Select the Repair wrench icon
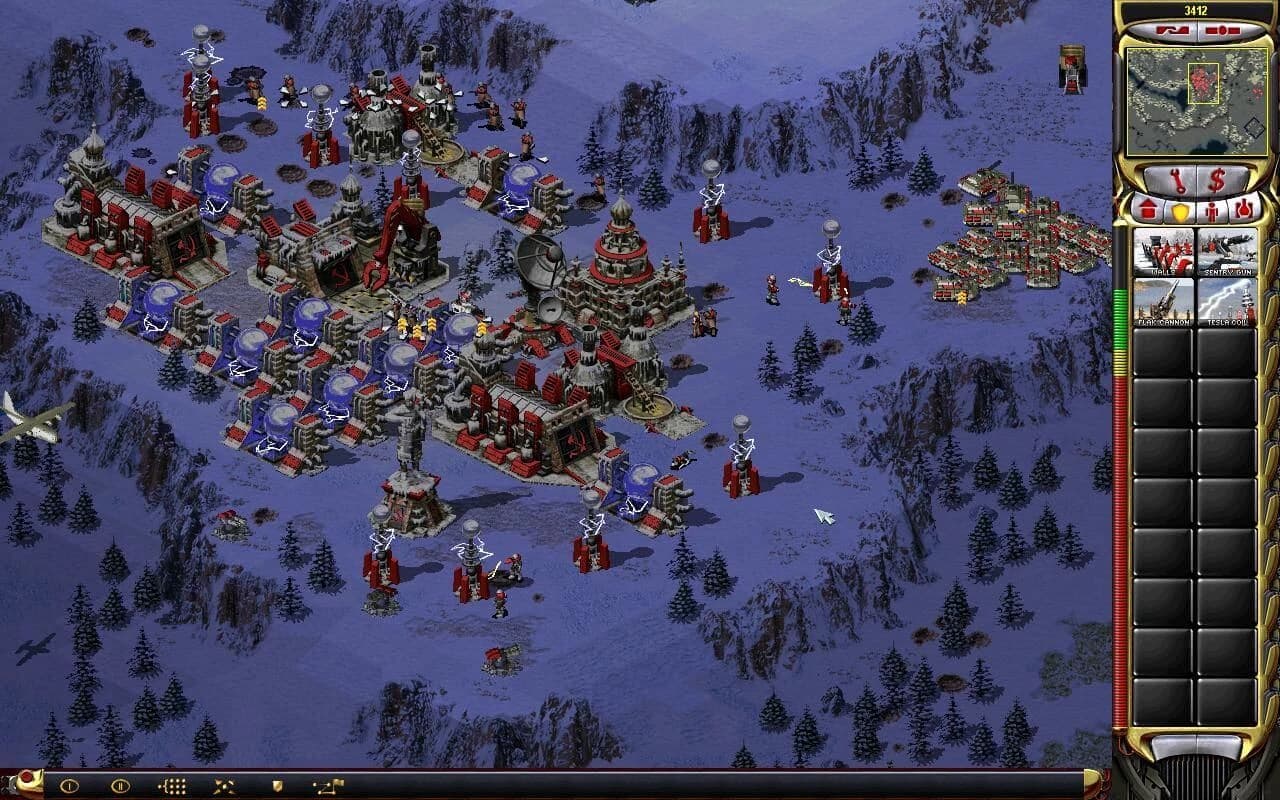This screenshot has width=1280, height=800. [x=1178, y=180]
